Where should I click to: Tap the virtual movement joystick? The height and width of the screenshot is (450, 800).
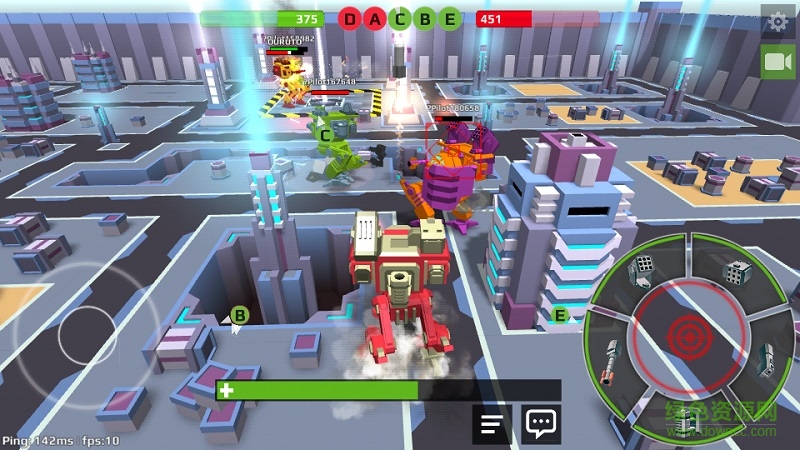tap(94, 332)
